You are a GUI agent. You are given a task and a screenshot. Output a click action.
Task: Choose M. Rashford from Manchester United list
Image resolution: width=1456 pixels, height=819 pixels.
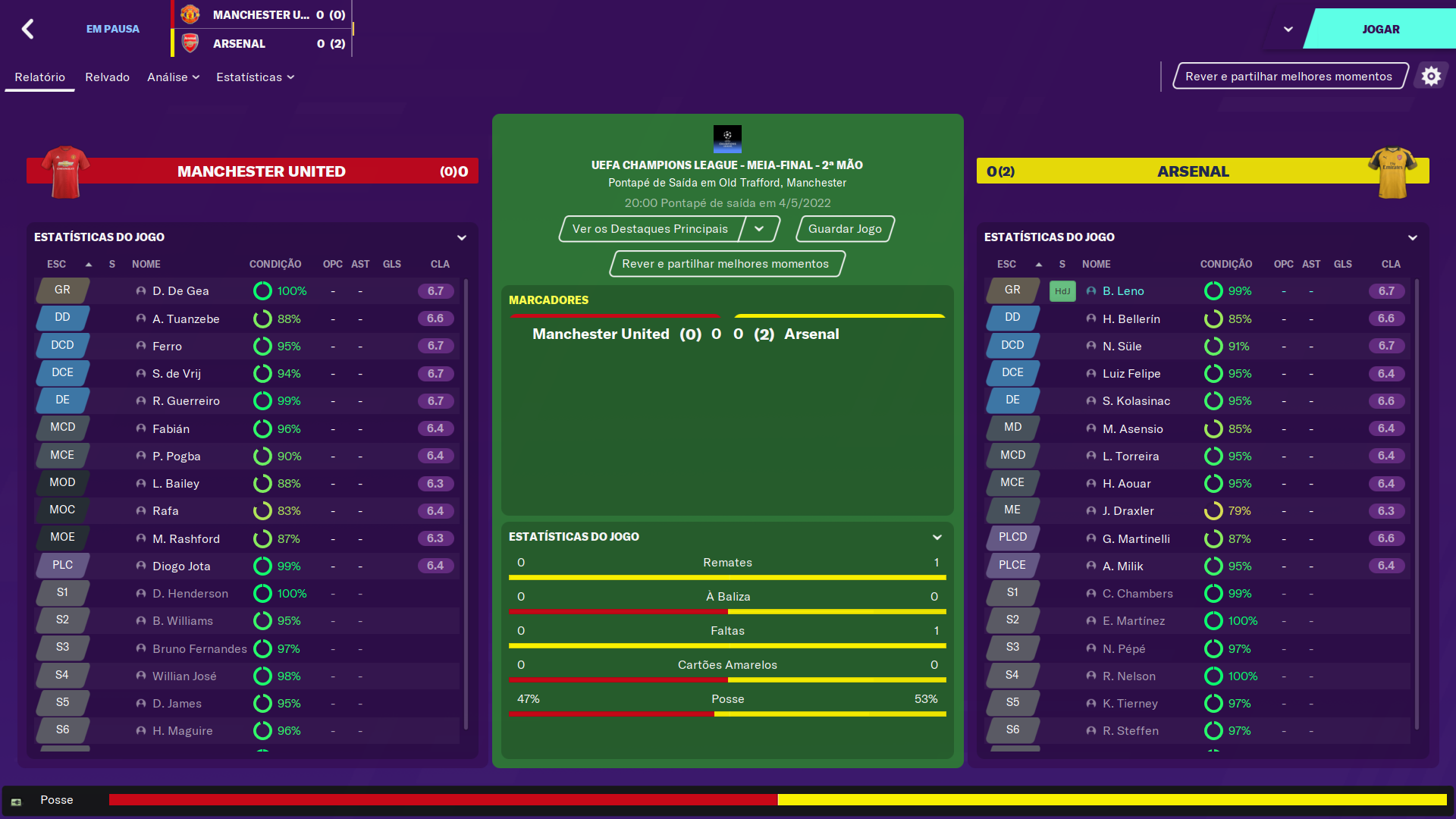(x=186, y=539)
